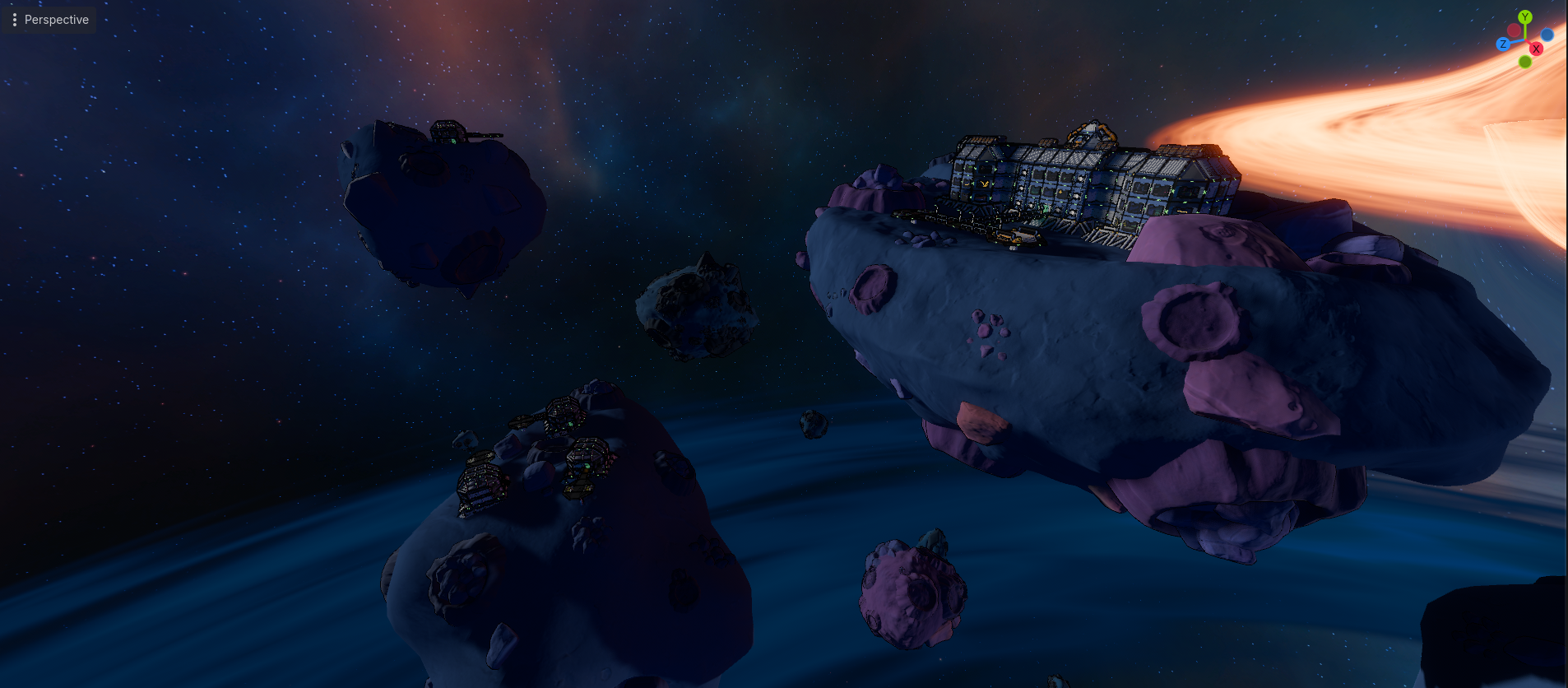This screenshot has height=688, width=1568.
Task: Pick the unlabeled dark red negative X handle
Action: [x=1515, y=30]
